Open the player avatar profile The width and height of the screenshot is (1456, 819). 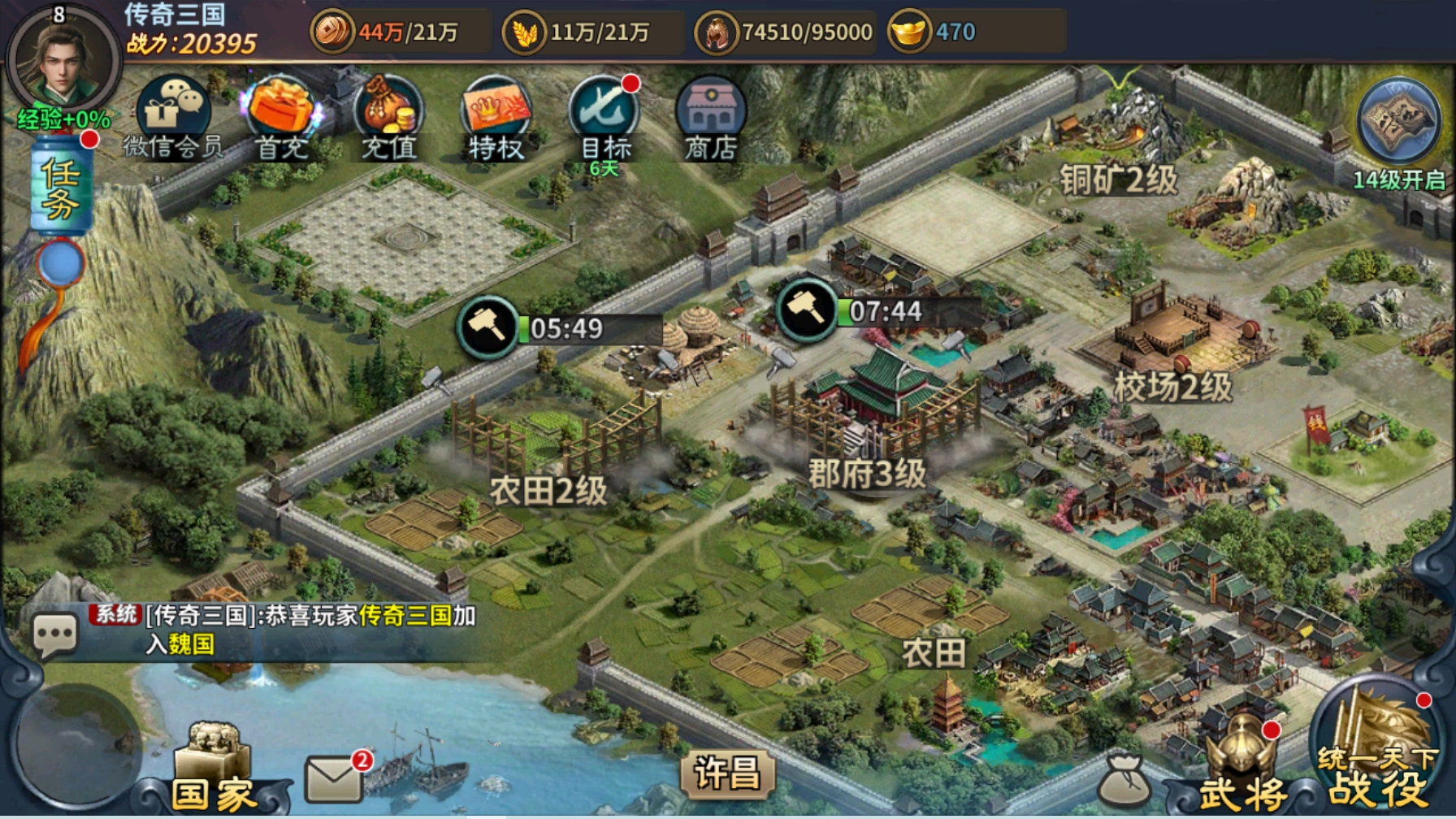pyautogui.click(x=62, y=62)
